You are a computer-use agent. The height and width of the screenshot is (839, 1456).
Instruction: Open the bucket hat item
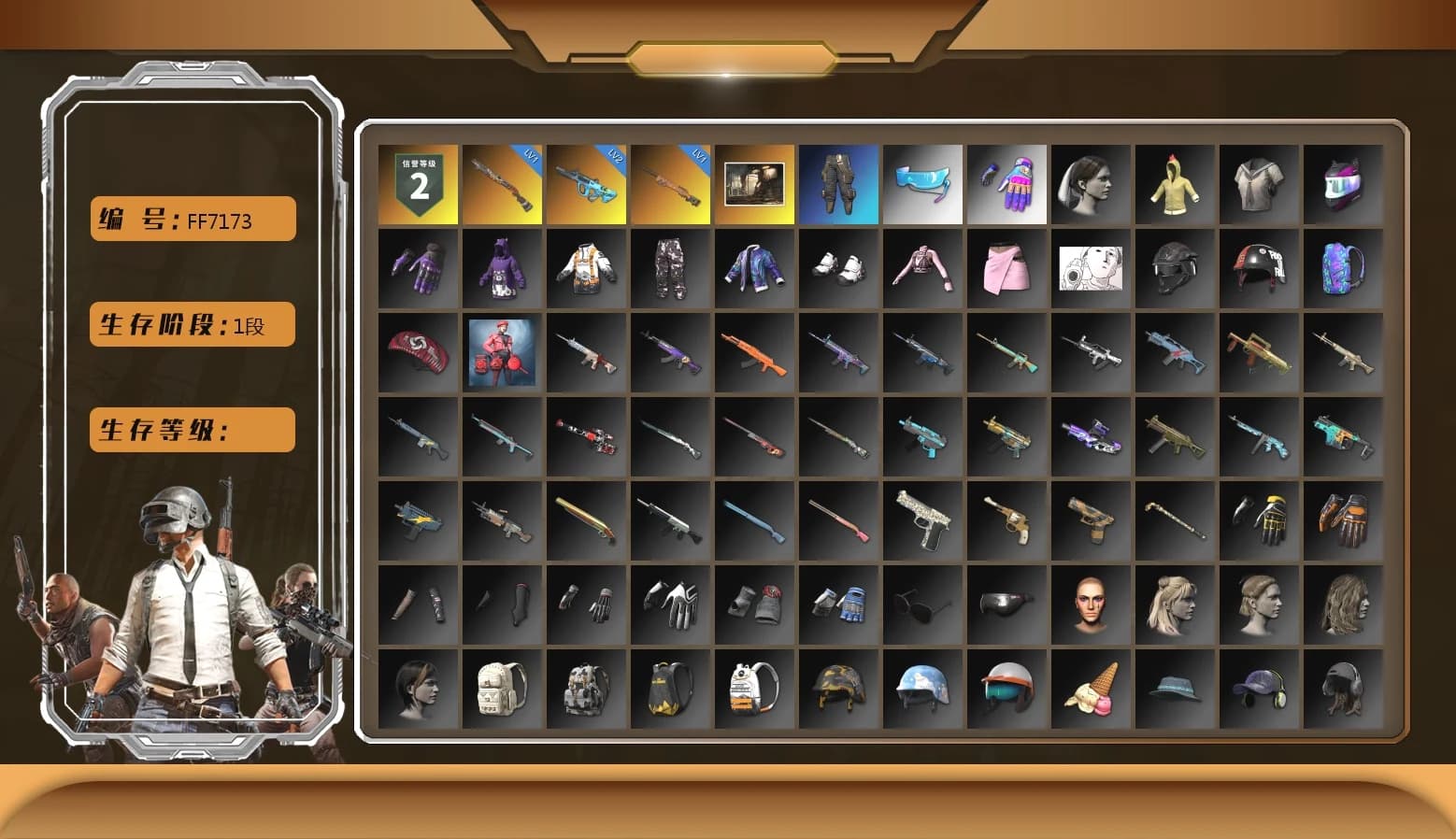(1175, 689)
